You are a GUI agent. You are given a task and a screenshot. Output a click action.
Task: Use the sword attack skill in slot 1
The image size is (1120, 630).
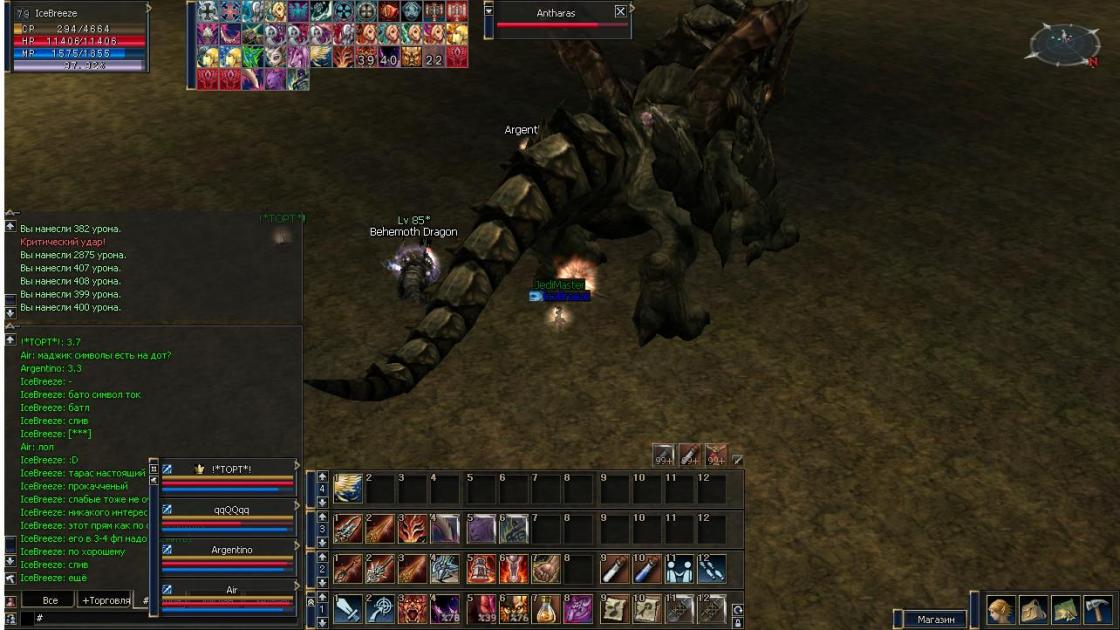(x=348, y=609)
